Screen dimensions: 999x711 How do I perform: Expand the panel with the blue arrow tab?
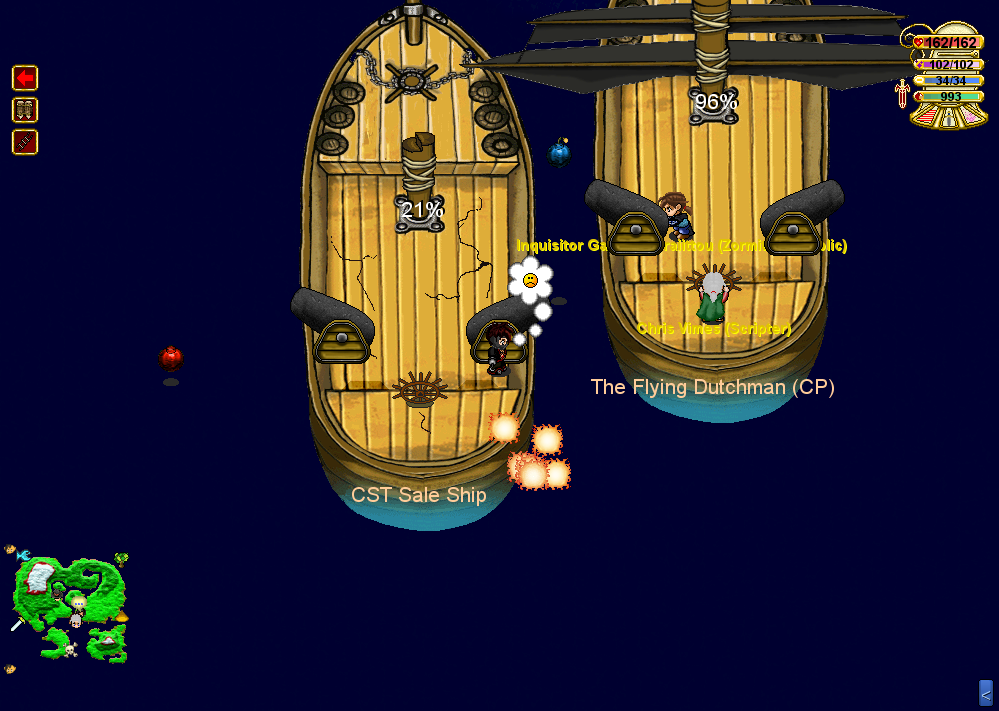pyautogui.click(x=985, y=693)
